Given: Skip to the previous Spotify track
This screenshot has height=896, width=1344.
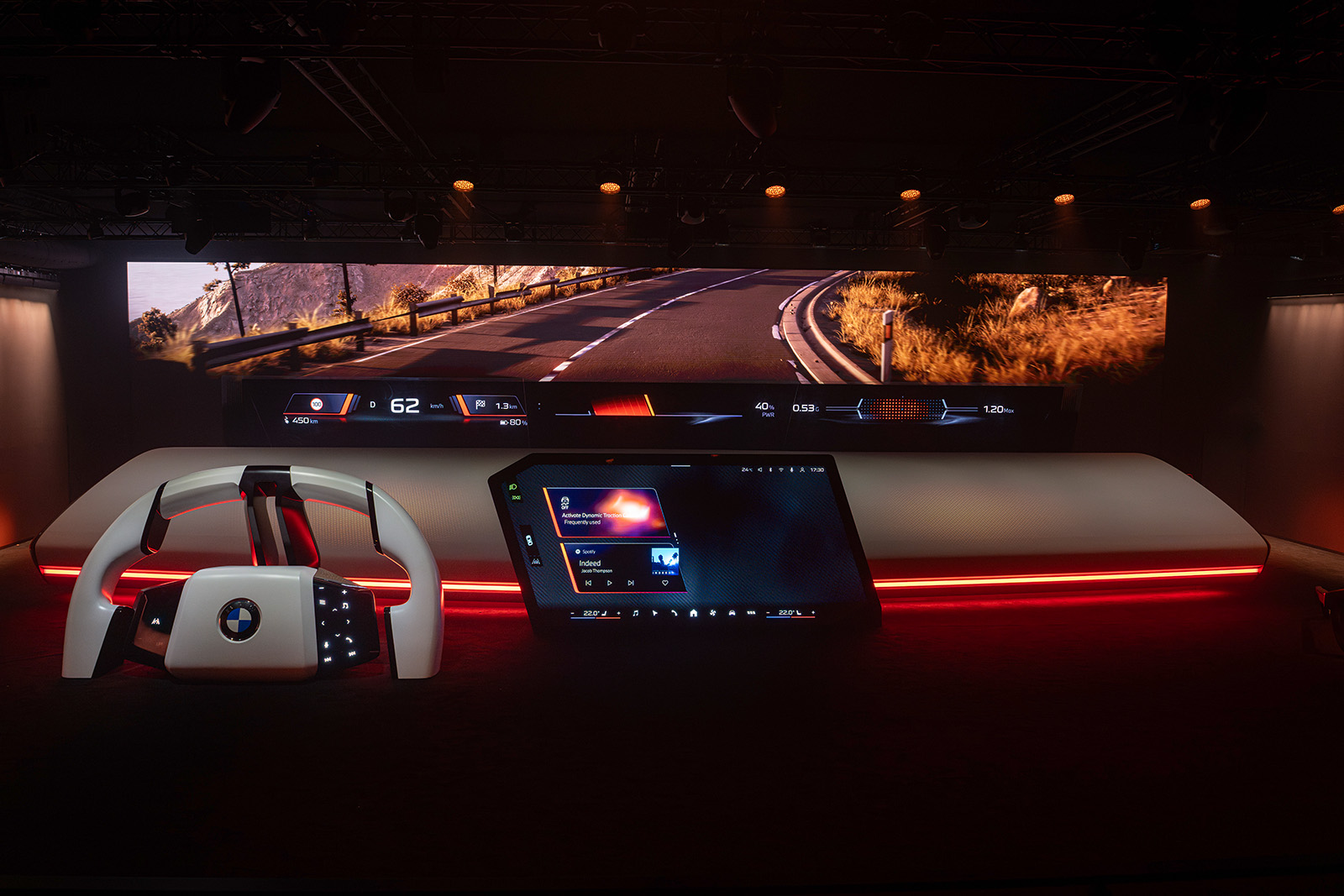Looking at the screenshot, I should tap(588, 583).
